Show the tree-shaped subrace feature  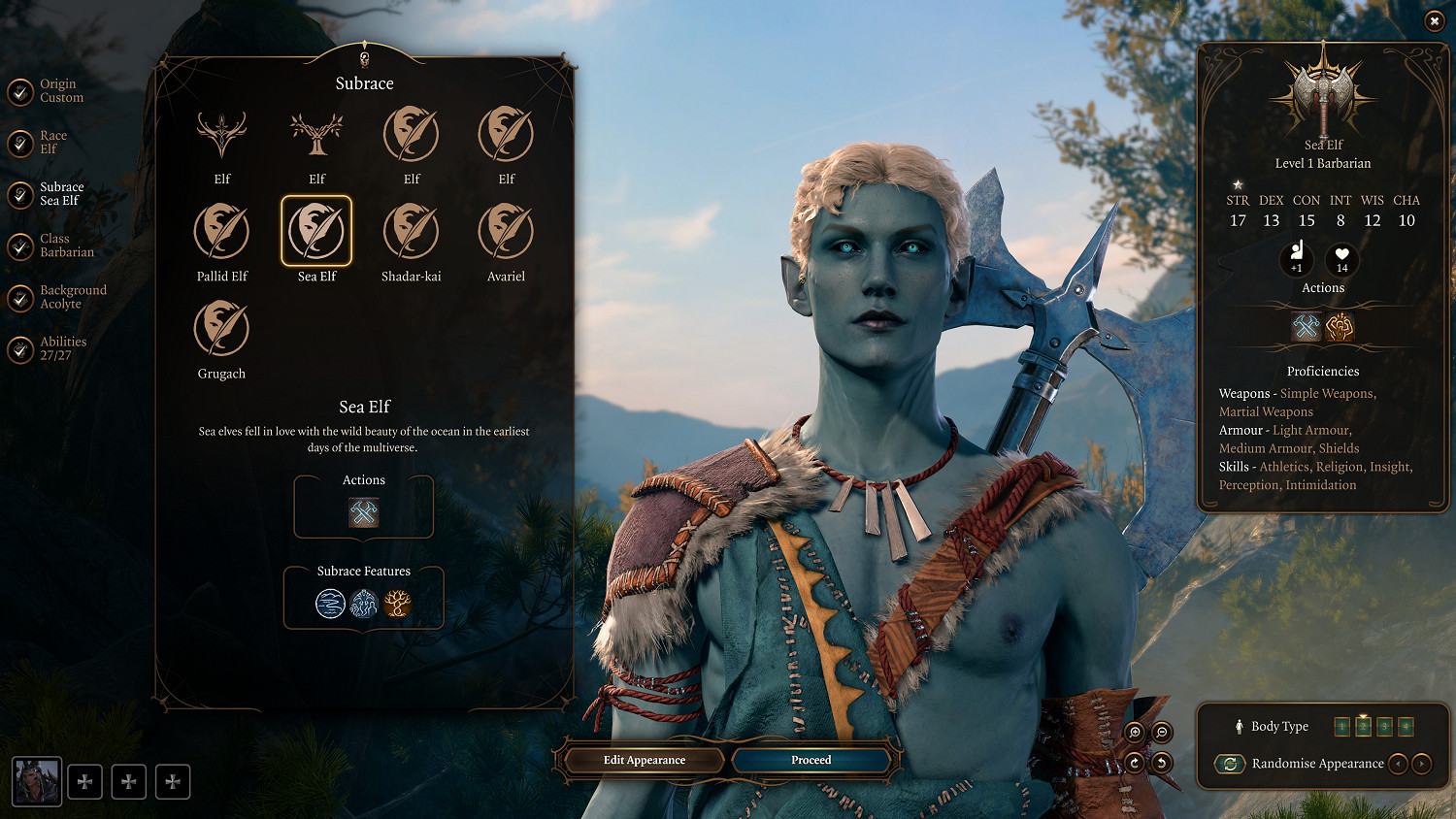click(397, 604)
